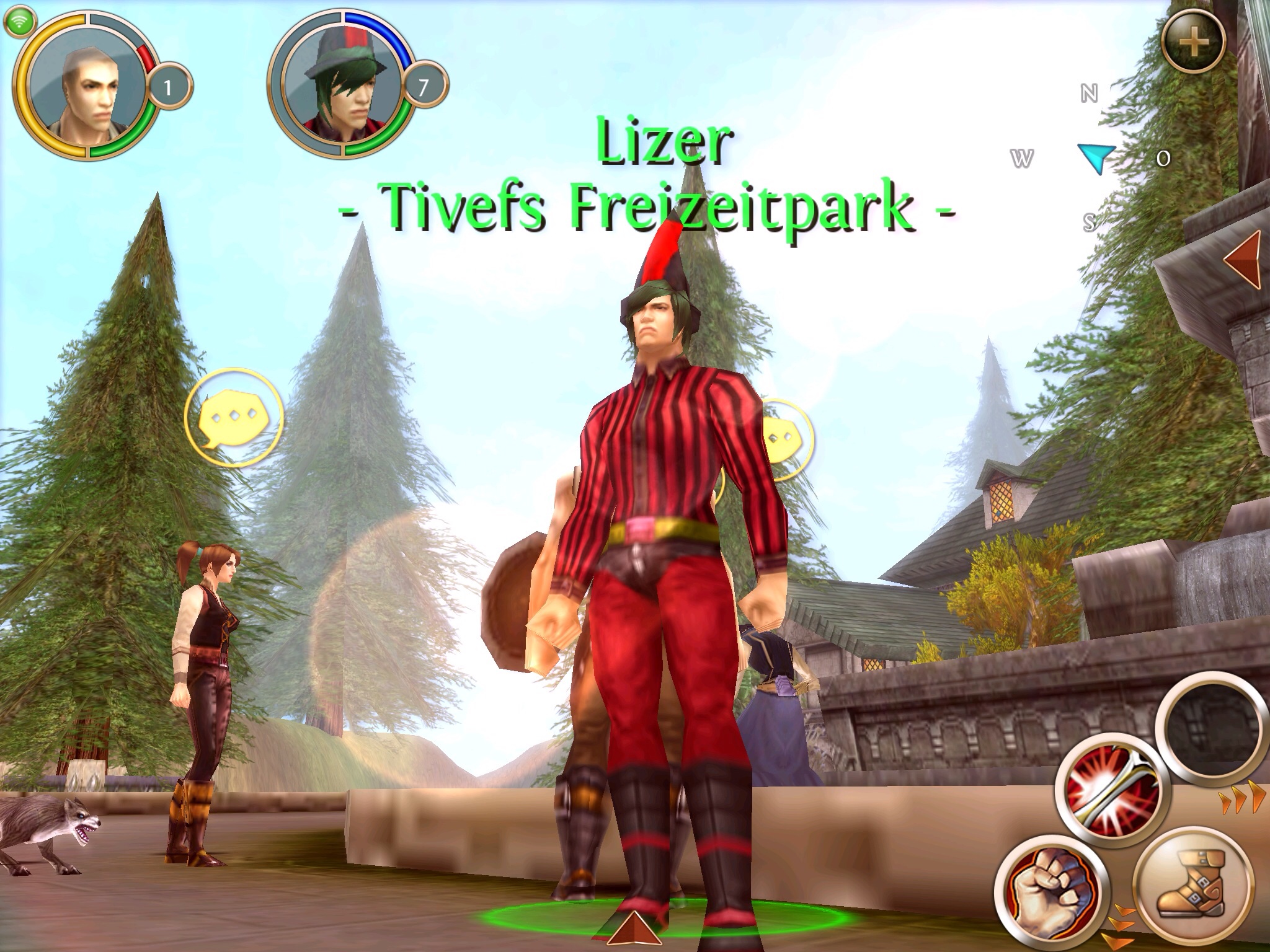Expand the side panel with the left arrow
The height and width of the screenshot is (952, 1270).
coord(1244,261)
